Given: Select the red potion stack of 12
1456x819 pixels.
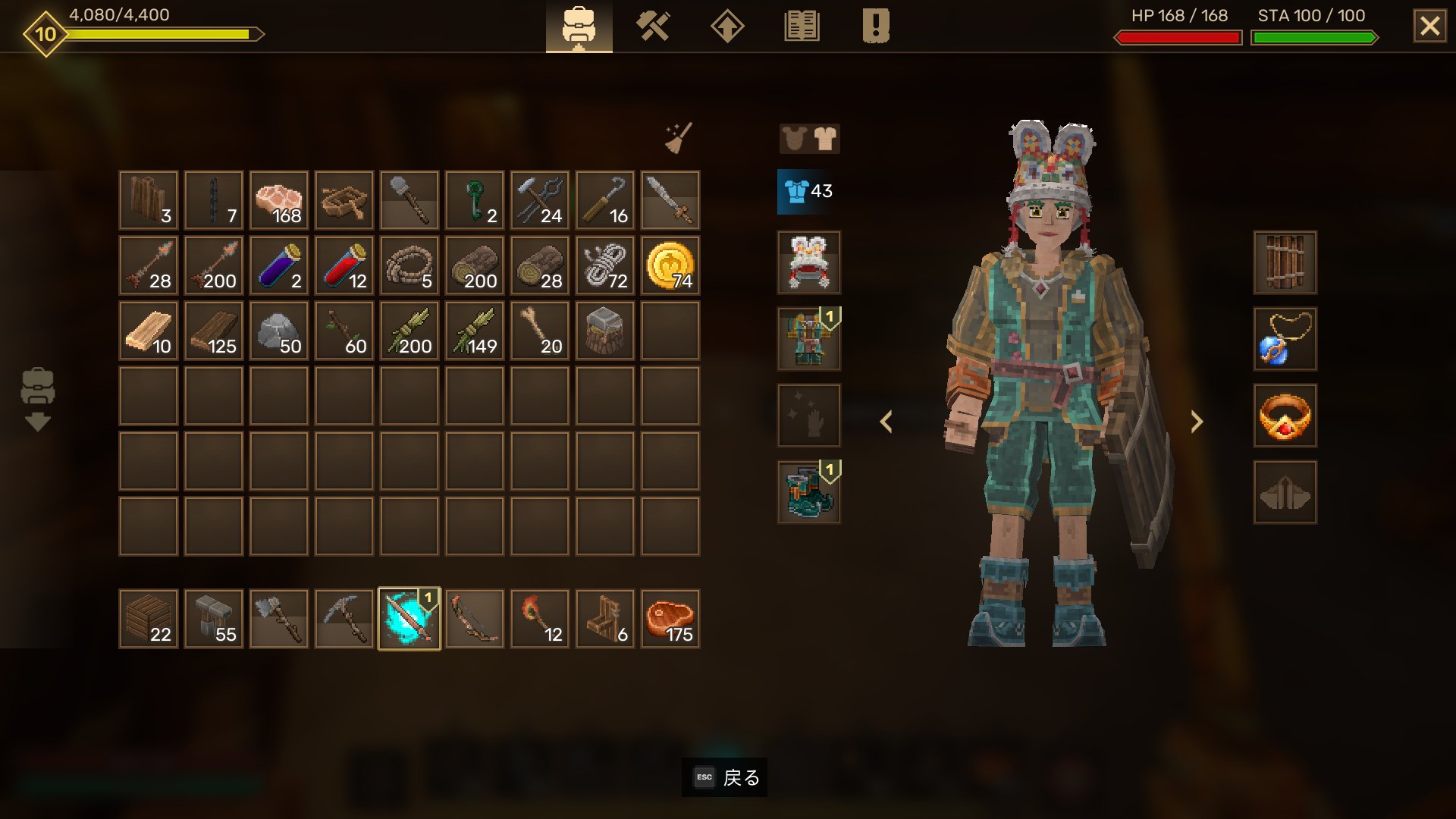Looking at the screenshot, I should [x=344, y=265].
